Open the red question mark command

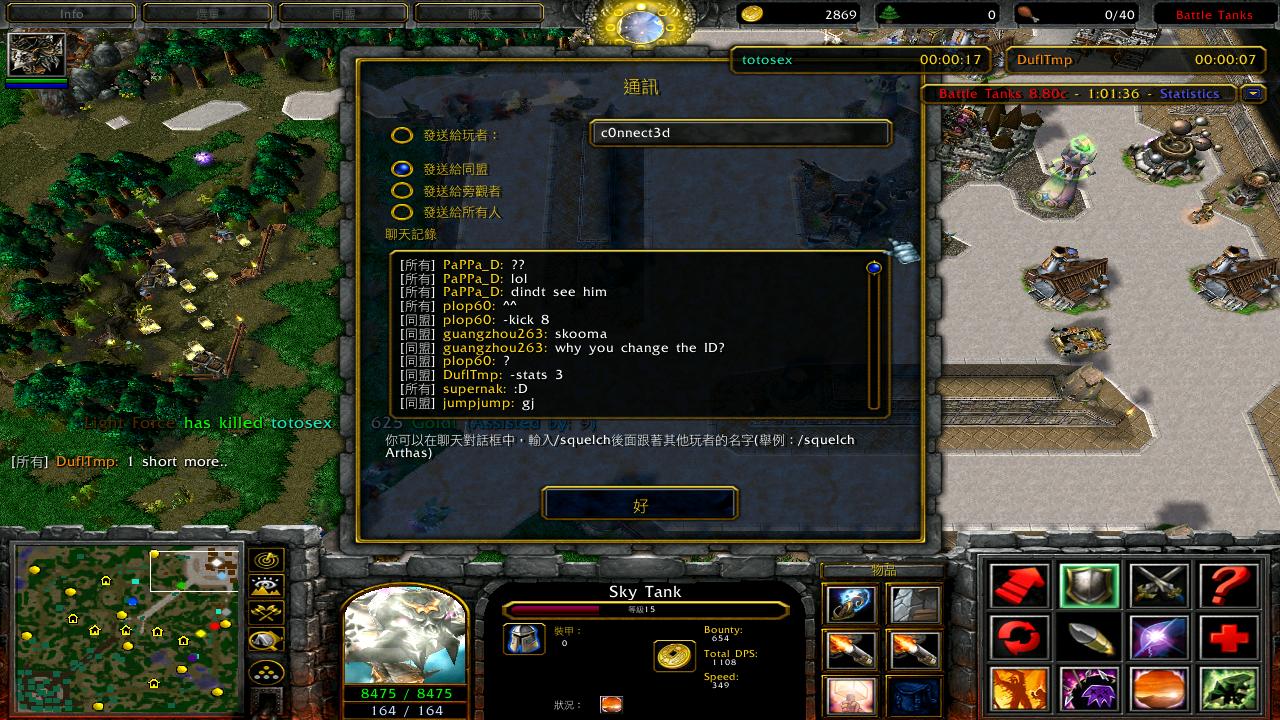(x=1228, y=586)
